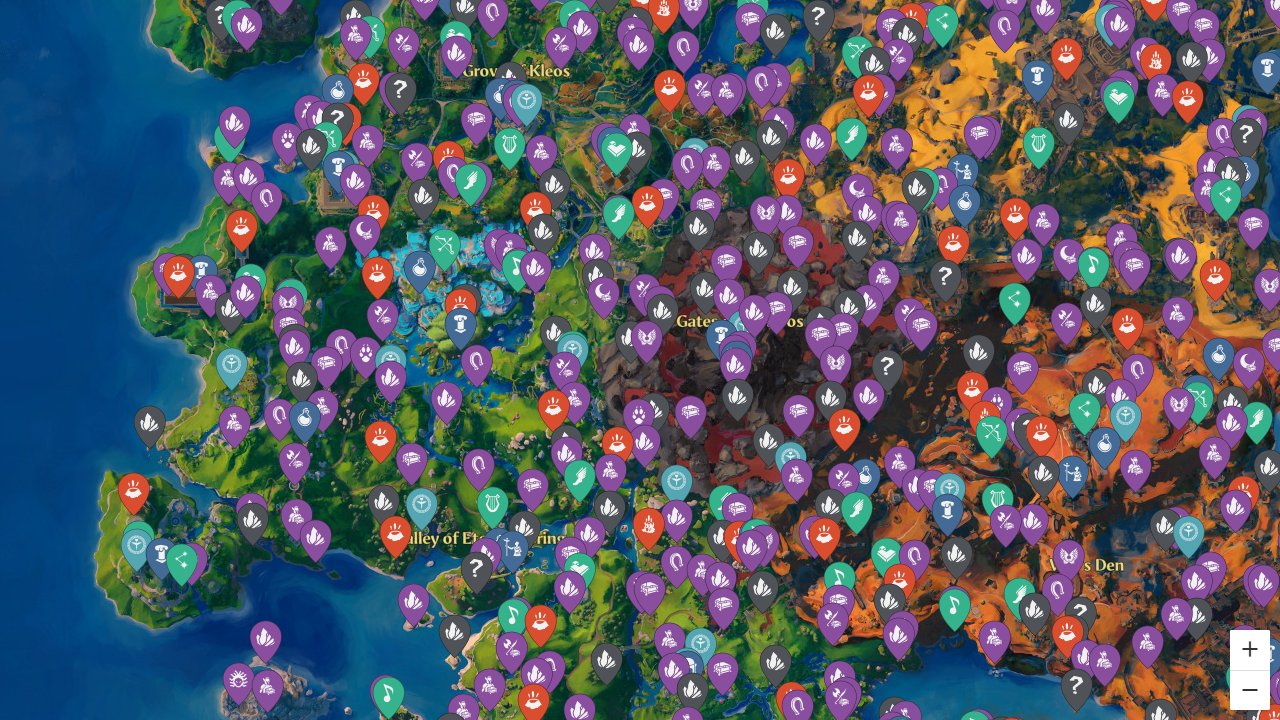Select the green lyre marker near Grove of Kleos
Viewport: 1280px width, 720px height.
pos(508,144)
